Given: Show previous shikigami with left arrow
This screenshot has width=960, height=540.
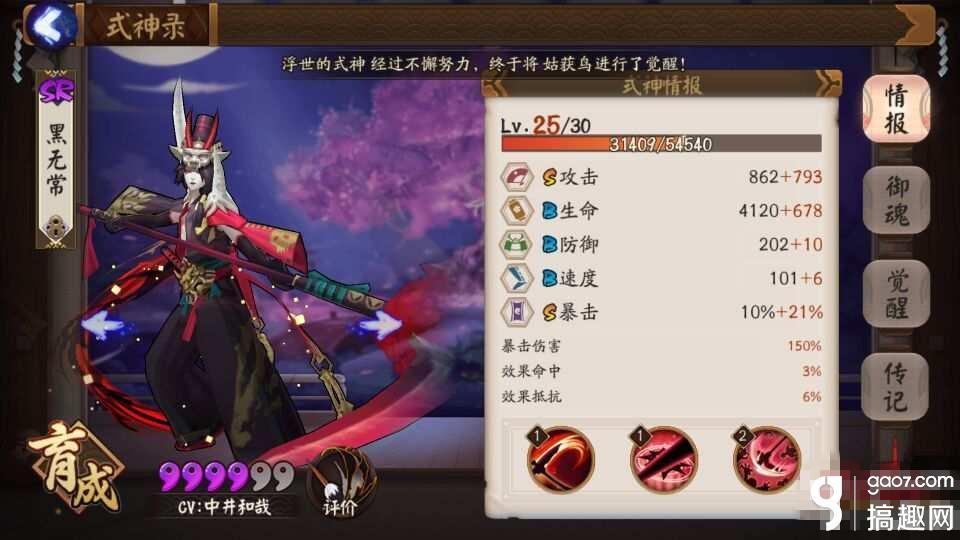Looking at the screenshot, I should coord(102,325).
